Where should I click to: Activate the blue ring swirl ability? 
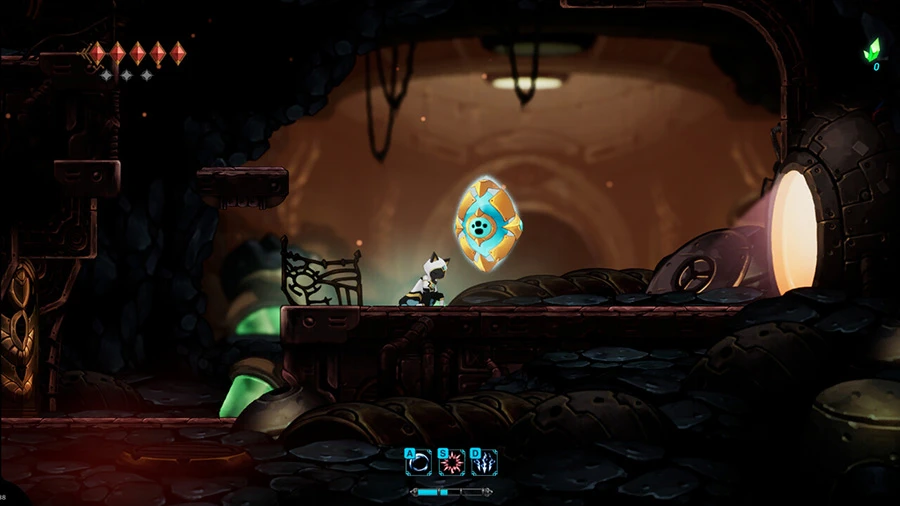pos(420,463)
